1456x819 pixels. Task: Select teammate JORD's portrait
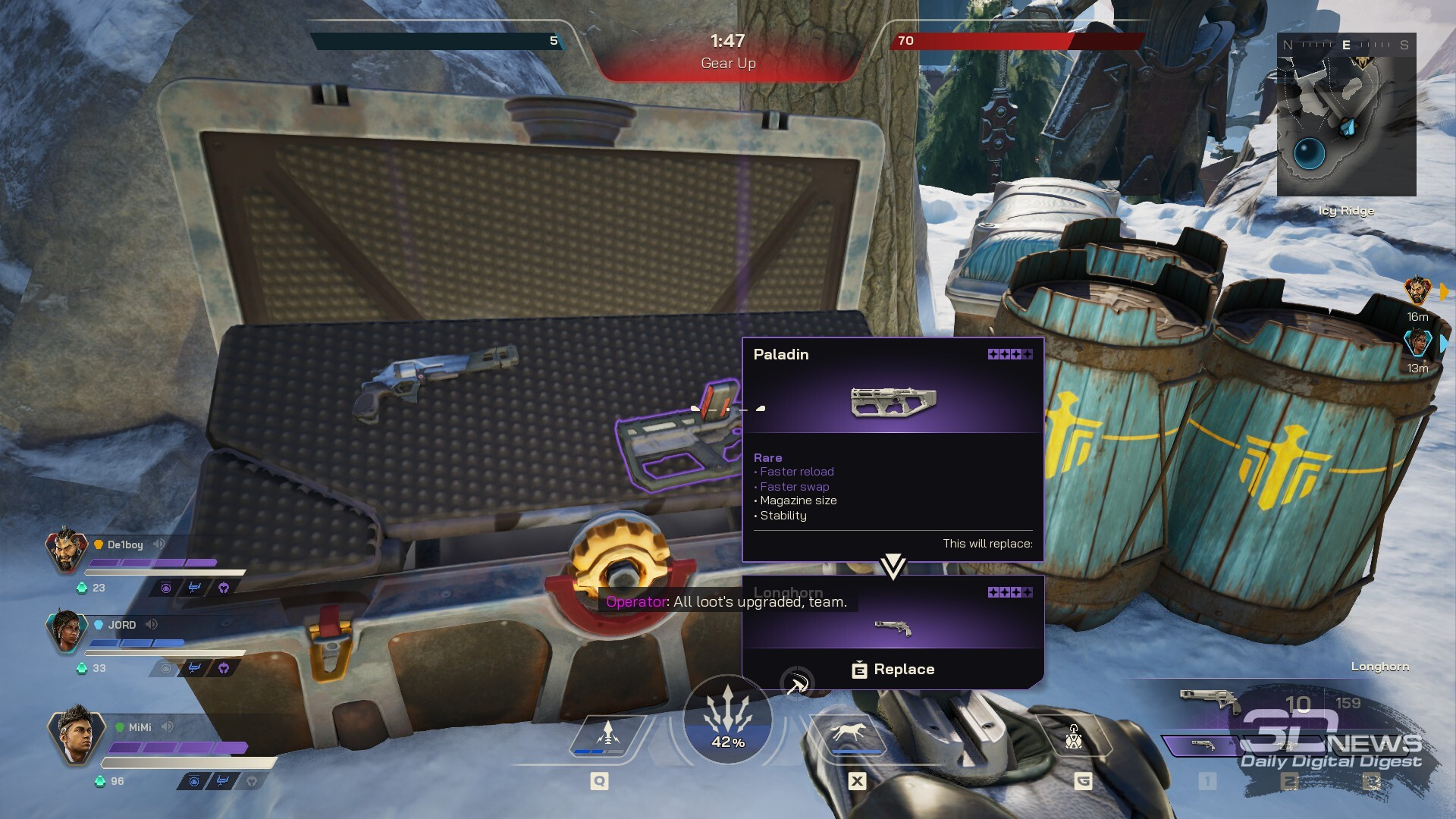pyautogui.click(x=67, y=630)
